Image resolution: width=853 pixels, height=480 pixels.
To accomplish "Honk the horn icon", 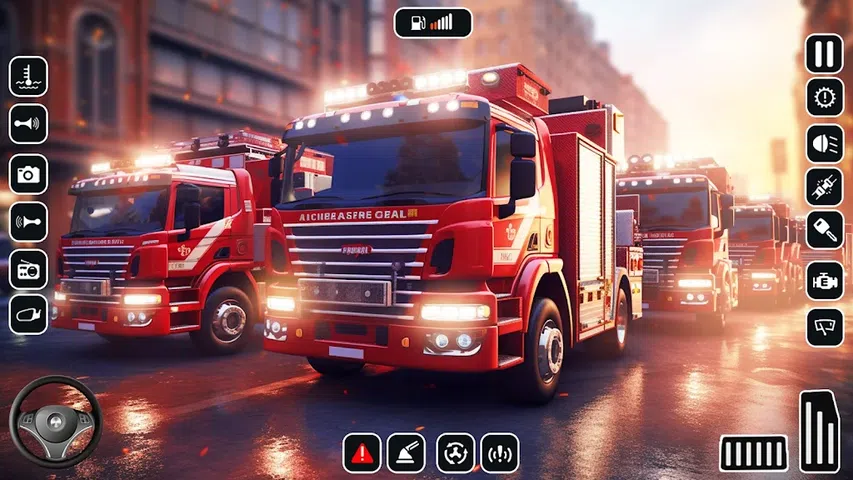I will point(28,221).
